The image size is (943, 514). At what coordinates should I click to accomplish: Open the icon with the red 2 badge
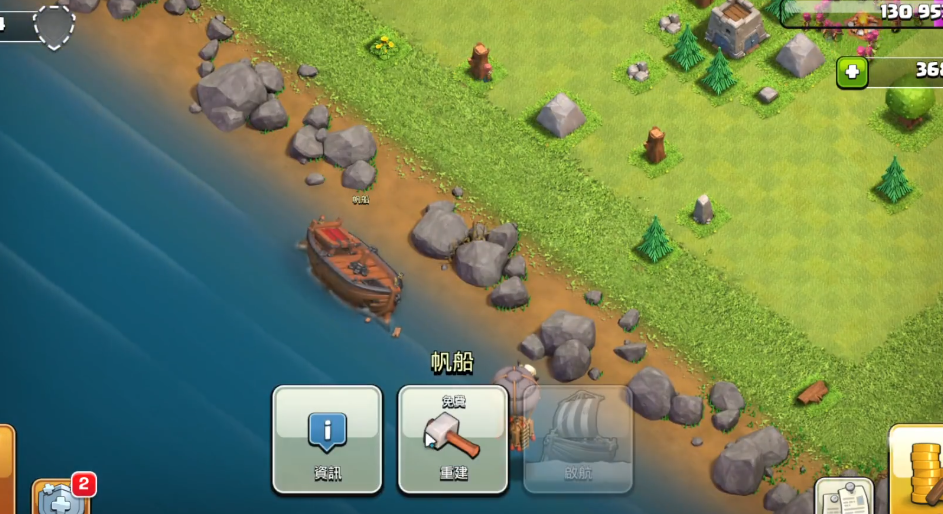click(x=60, y=497)
